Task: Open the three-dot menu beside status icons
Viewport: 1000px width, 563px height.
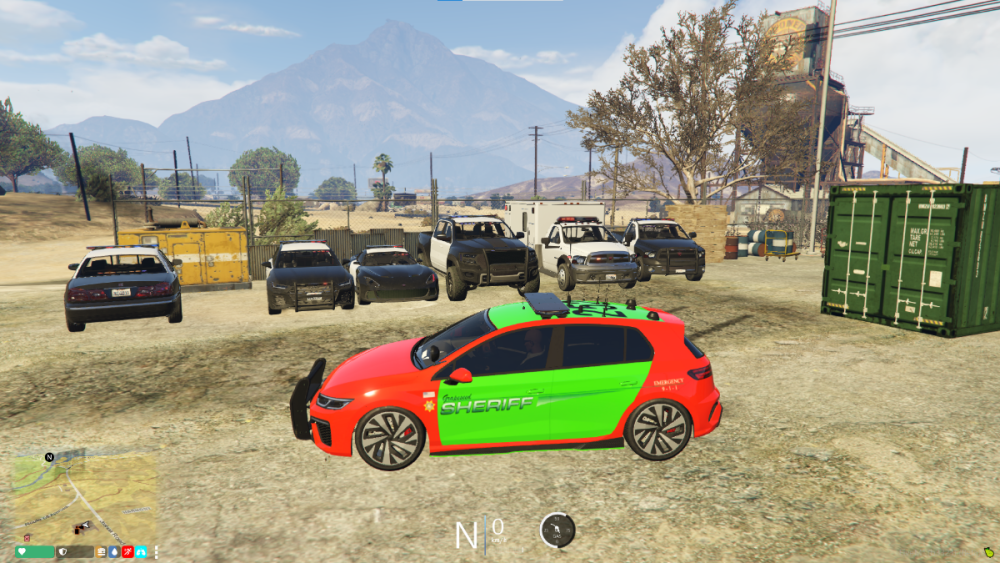Action: pos(156,552)
